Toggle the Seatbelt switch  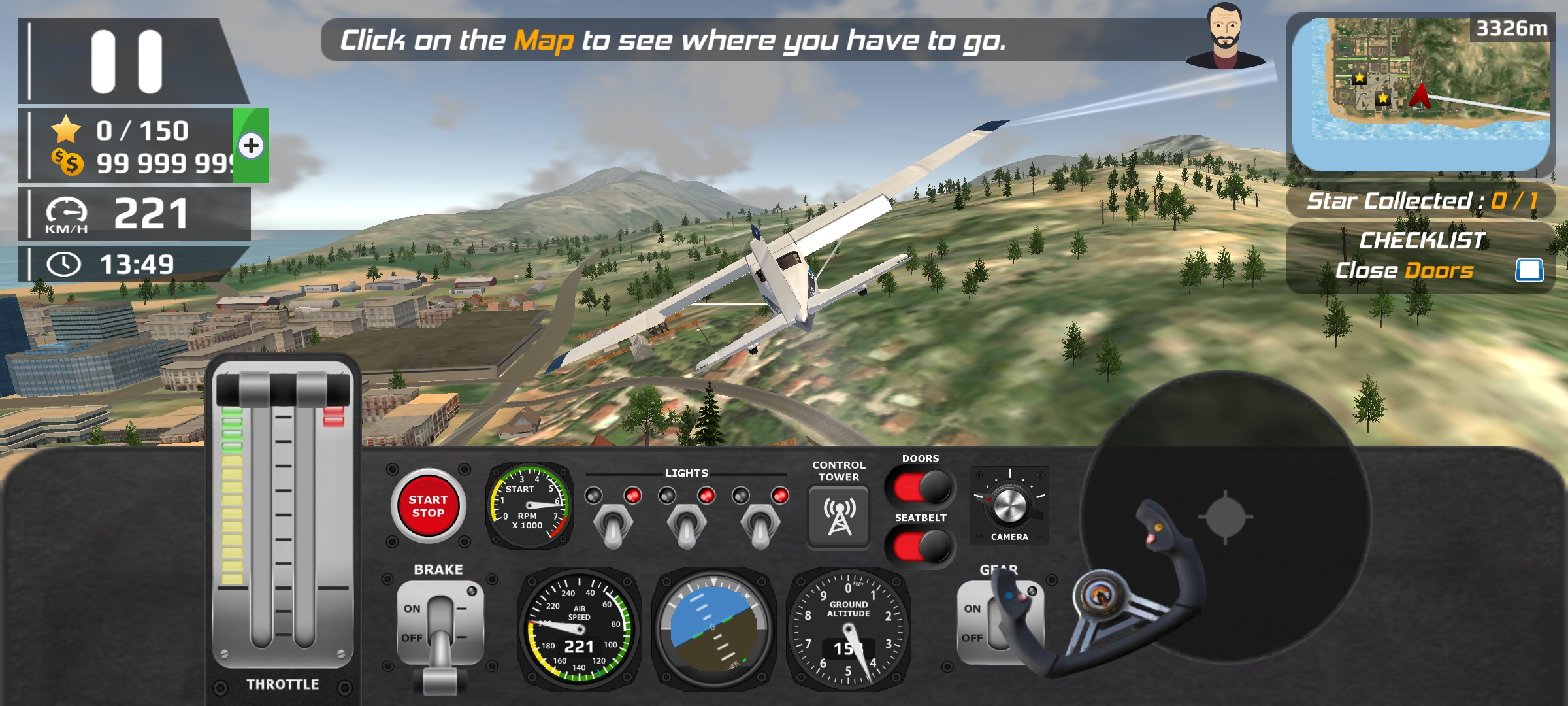coord(921,546)
